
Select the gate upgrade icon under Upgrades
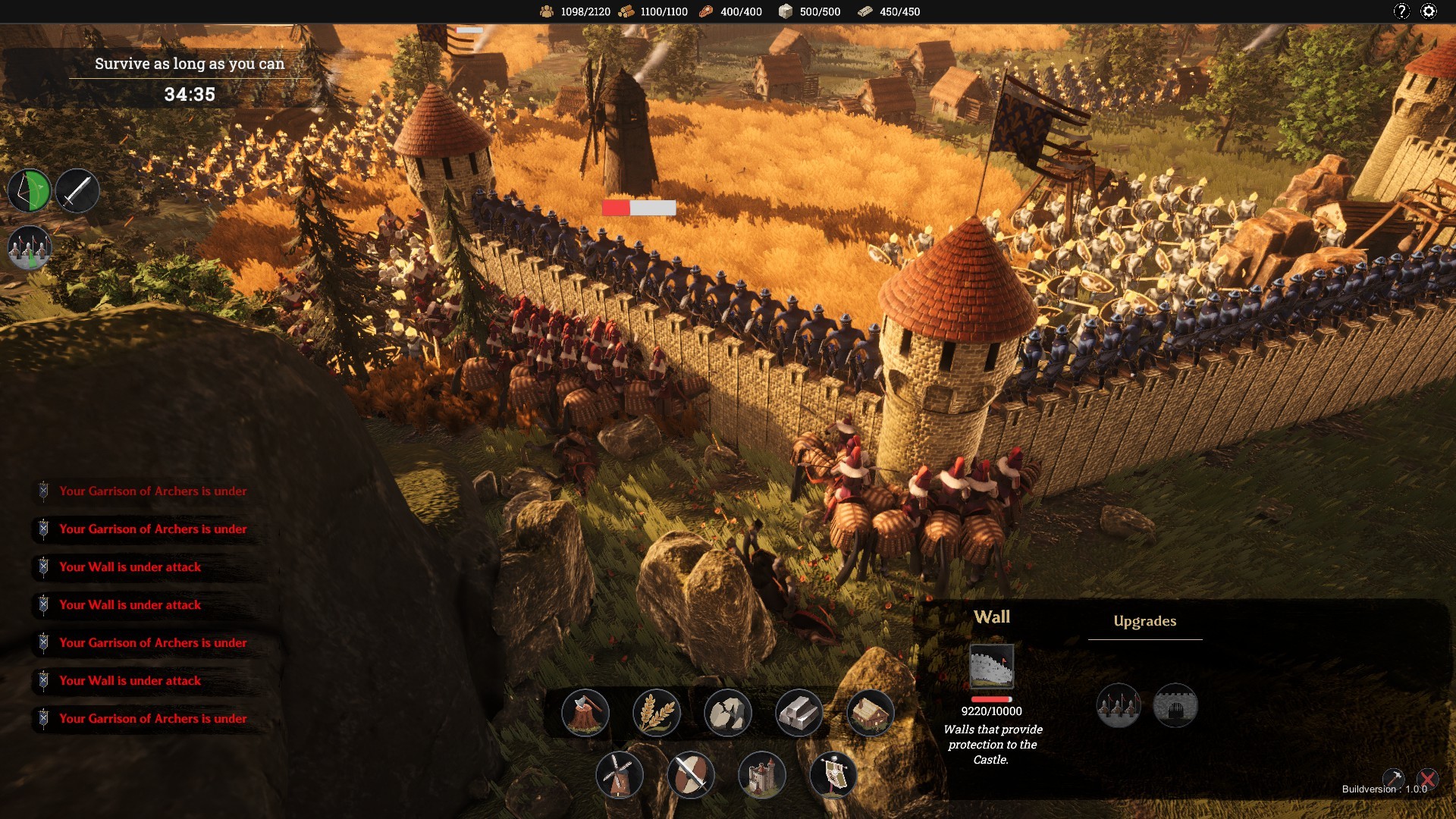[1176, 705]
